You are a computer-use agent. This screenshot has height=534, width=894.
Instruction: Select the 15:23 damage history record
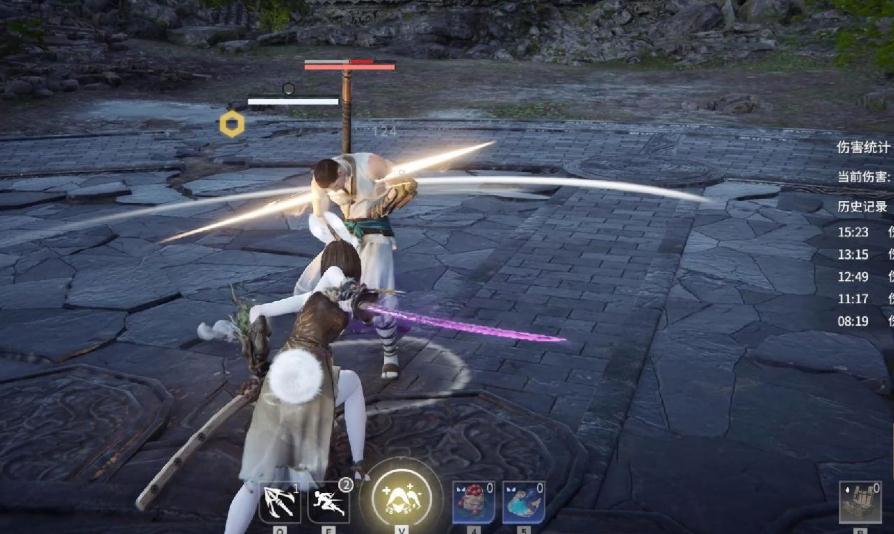862,230
